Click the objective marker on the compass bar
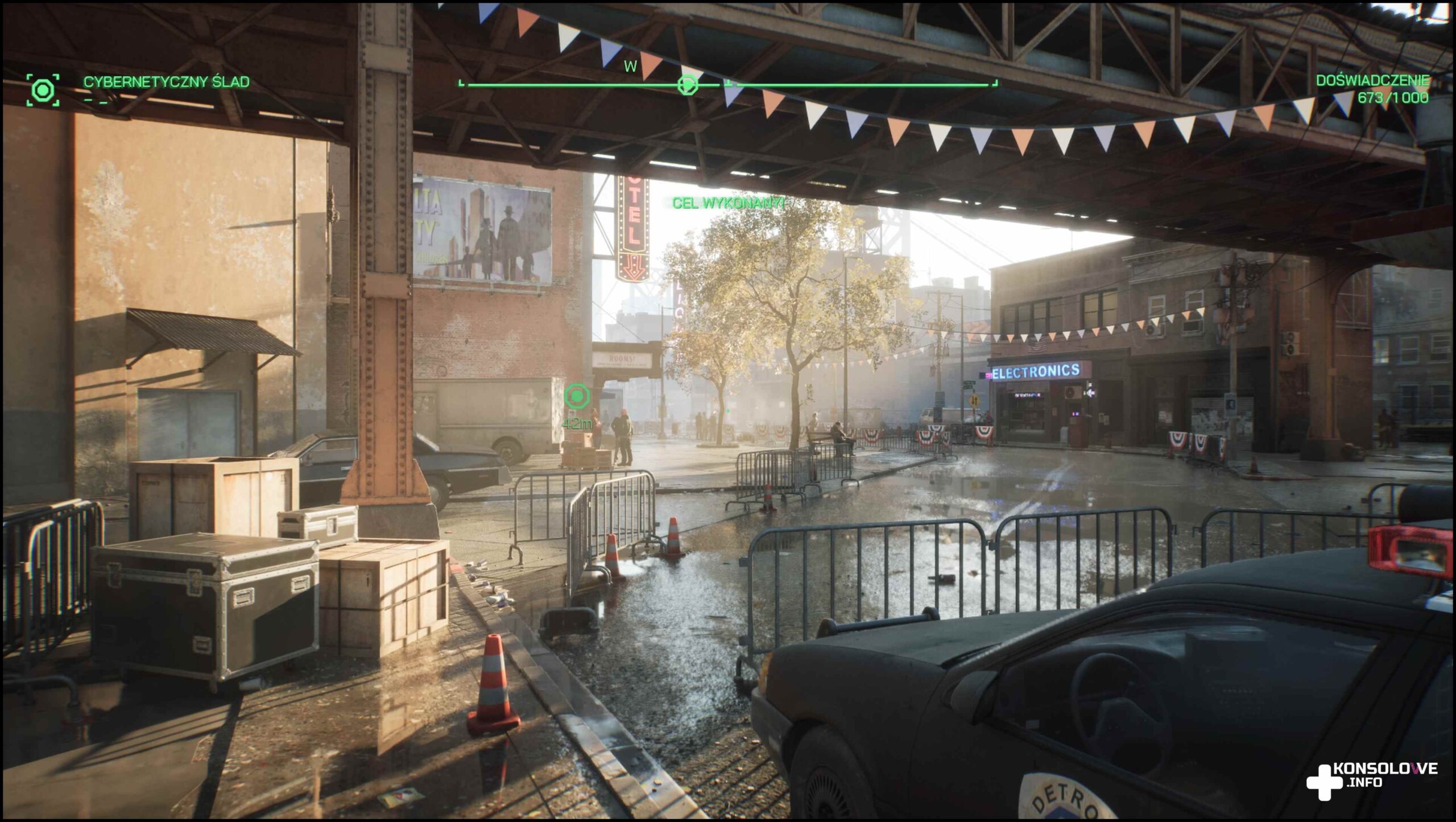Screen dimensions: 1456x822 [x=688, y=85]
